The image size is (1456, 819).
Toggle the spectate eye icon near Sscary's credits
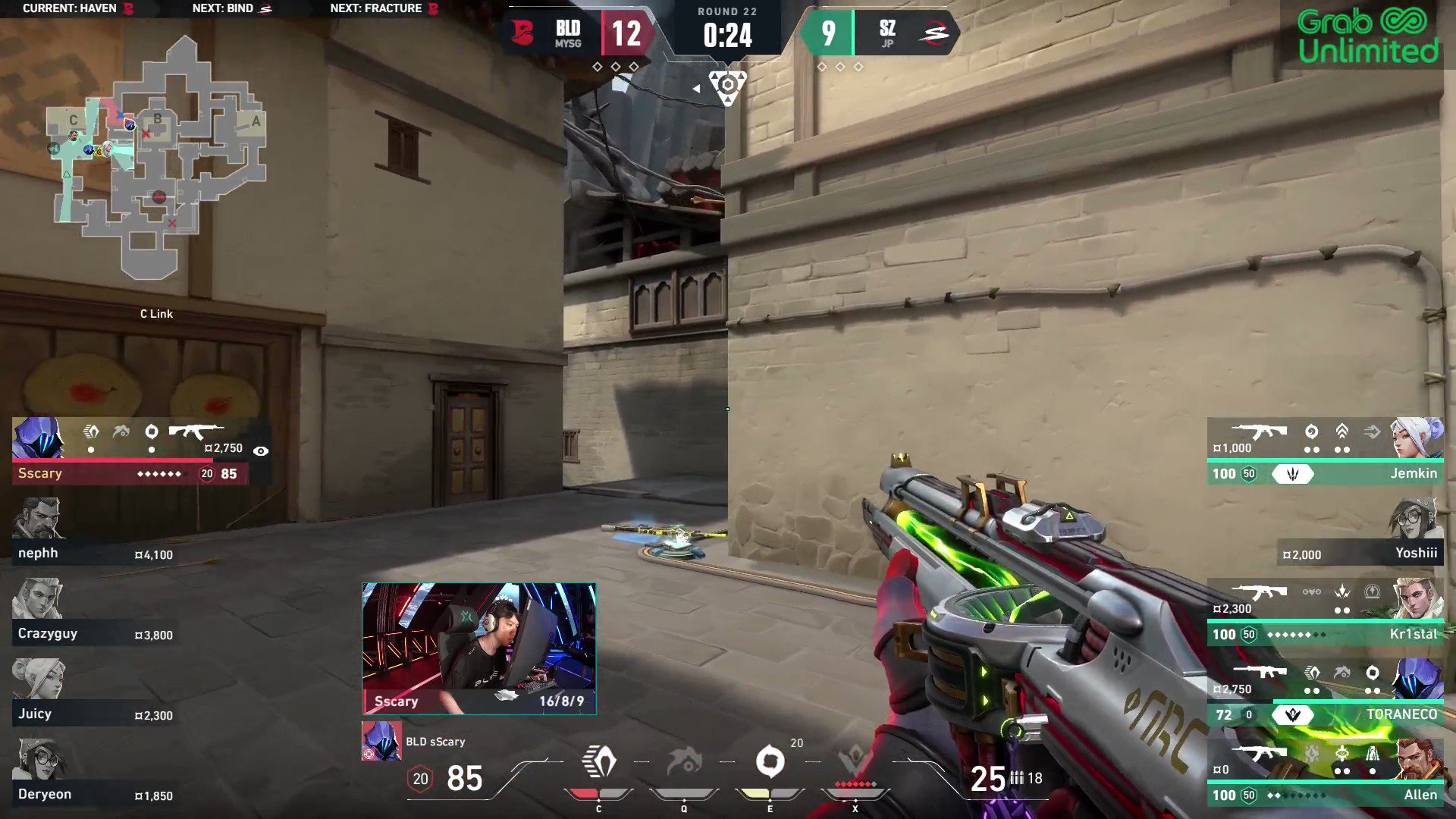point(262,450)
